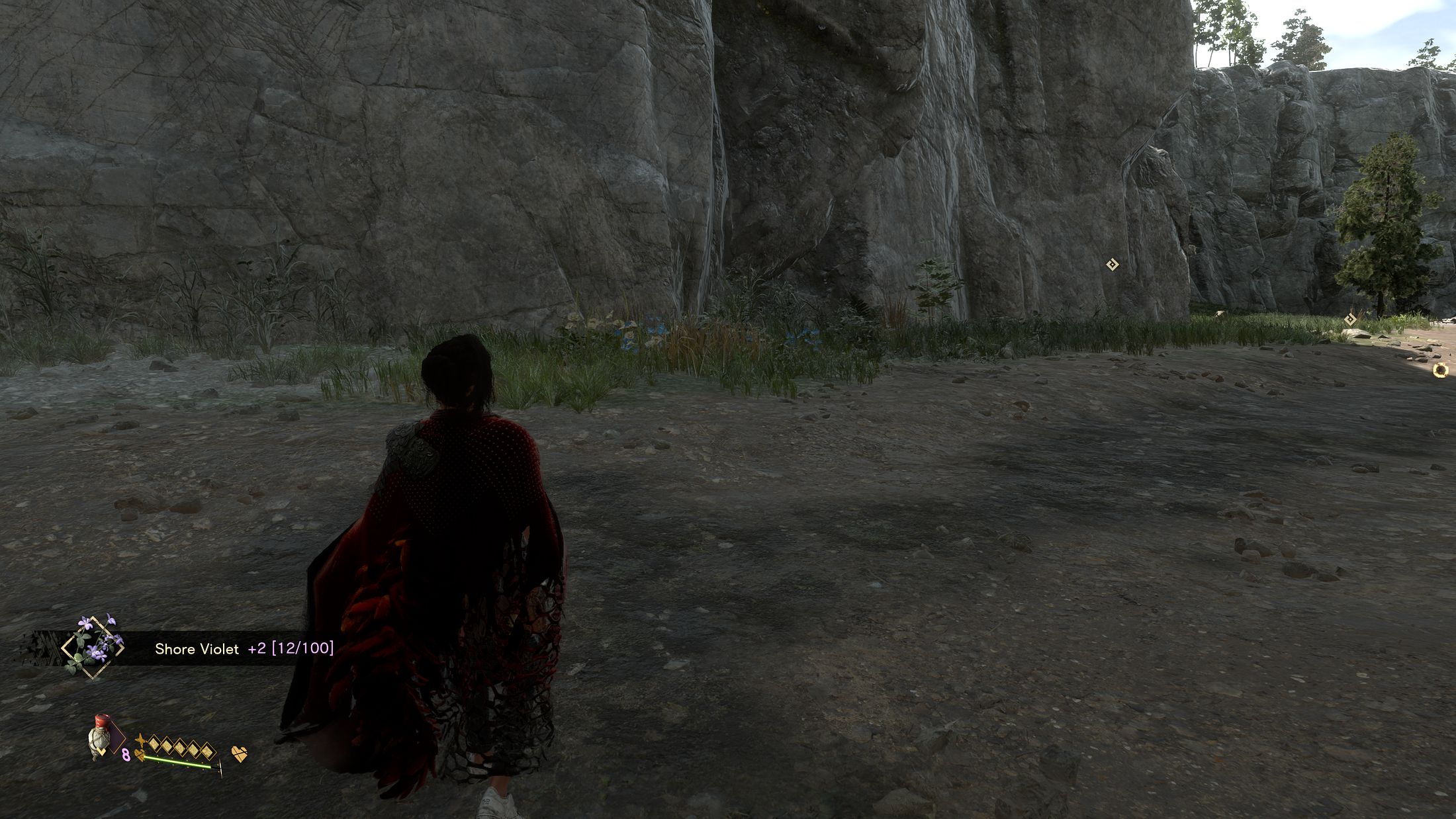Select the glowing gold ring waypoint marker
This screenshot has width=1456, height=819.
1439,370
